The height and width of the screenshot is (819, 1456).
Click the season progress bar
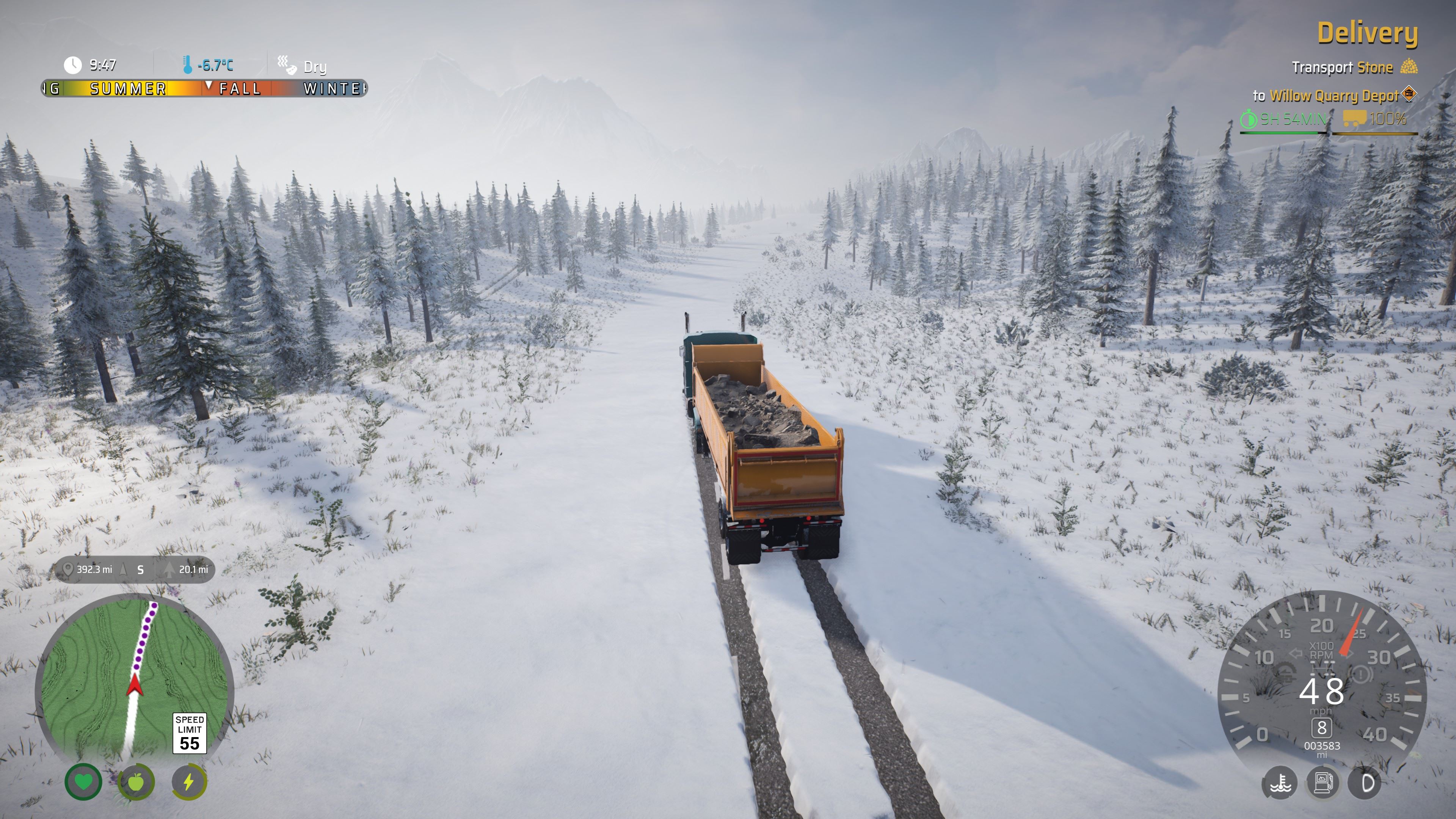204,89
